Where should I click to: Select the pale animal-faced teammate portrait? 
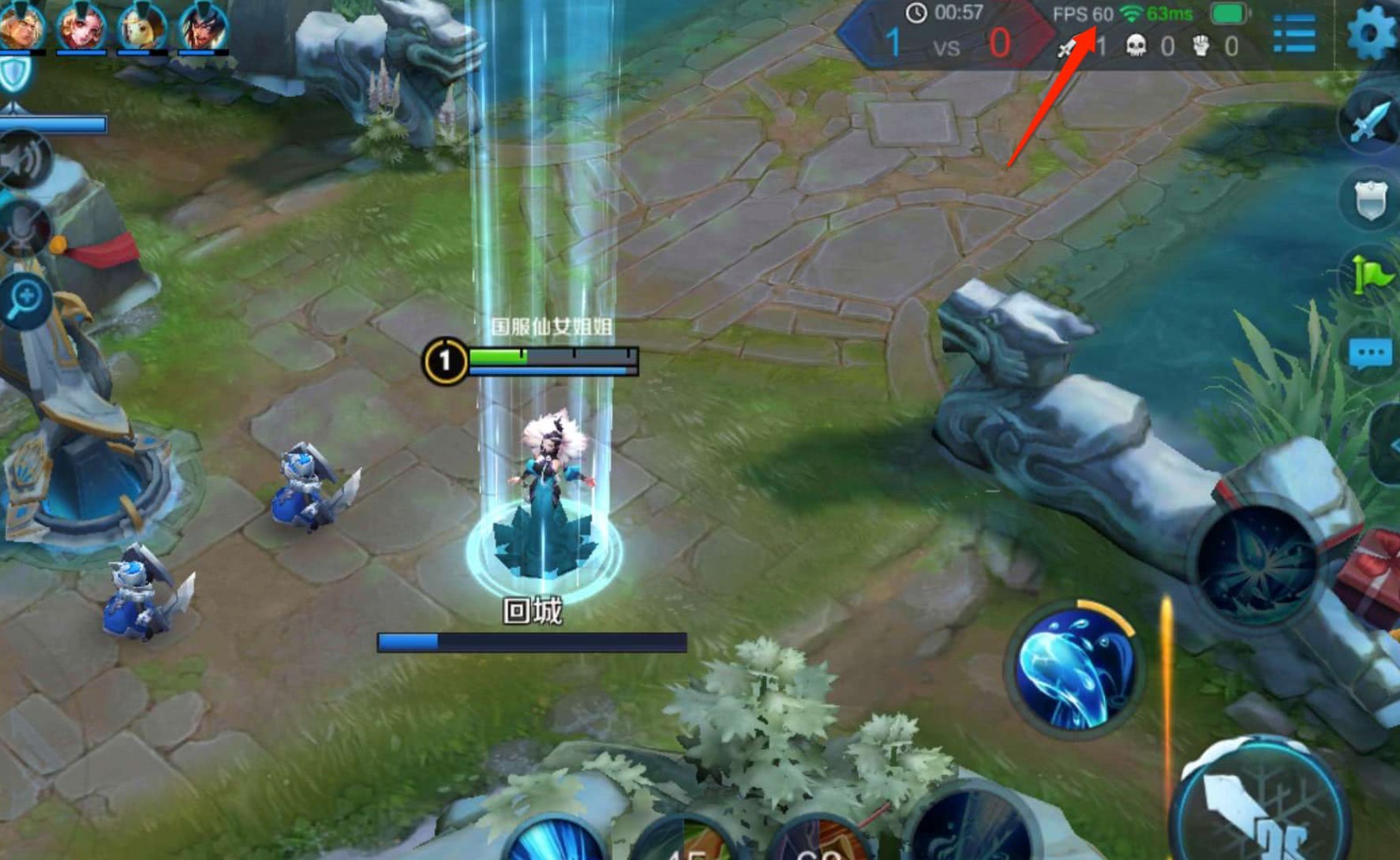point(142,25)
